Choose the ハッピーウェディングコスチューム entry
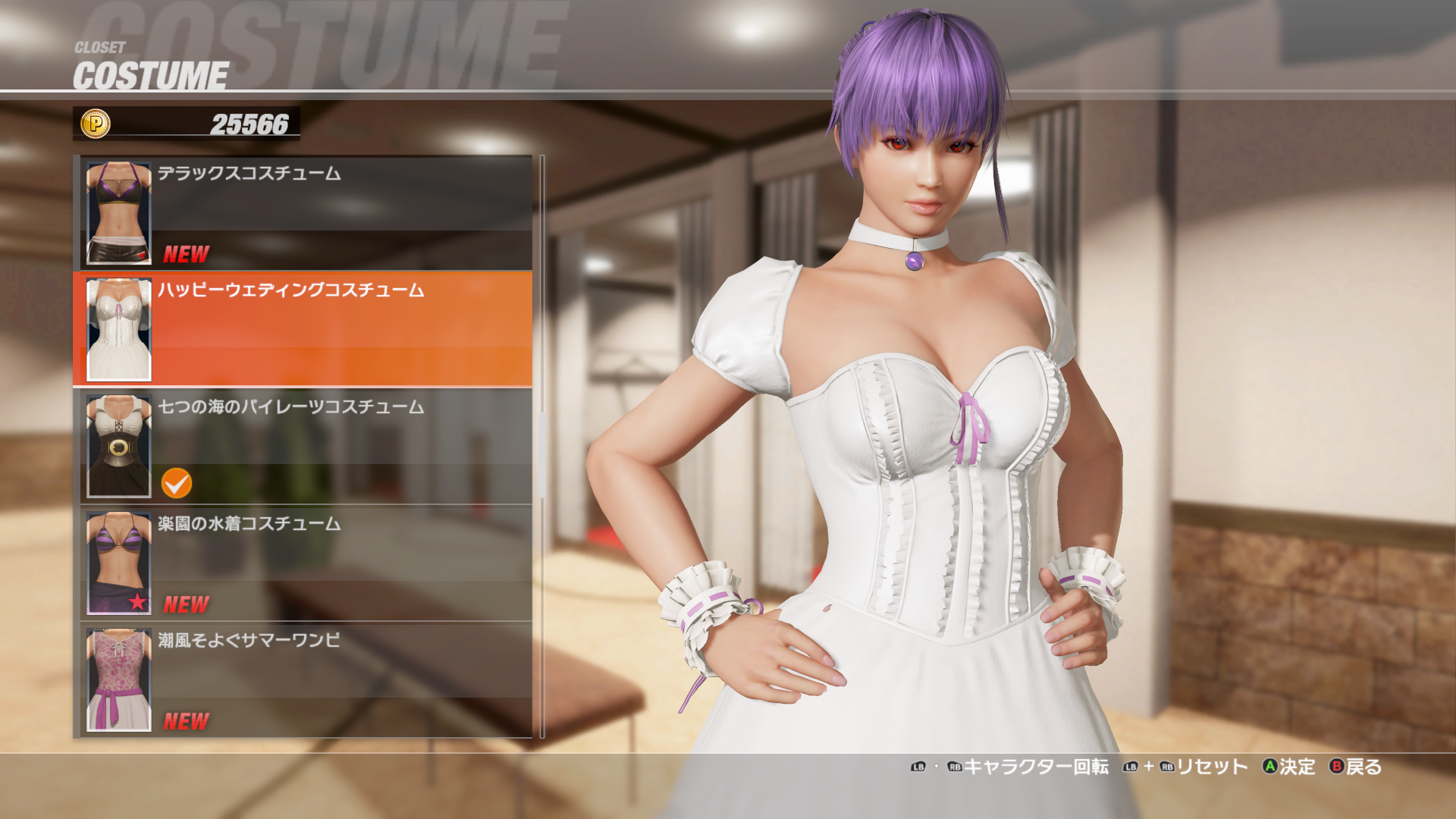Viewport: 1456px width, 819px height. (x=303, y=330)
